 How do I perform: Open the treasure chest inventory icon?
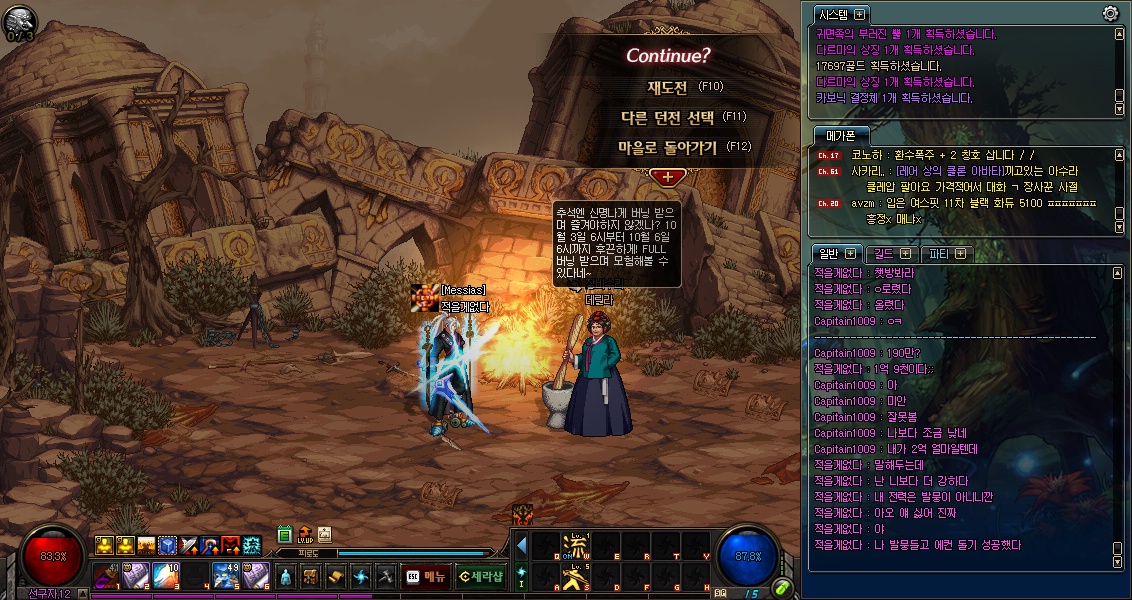point(311,577)
